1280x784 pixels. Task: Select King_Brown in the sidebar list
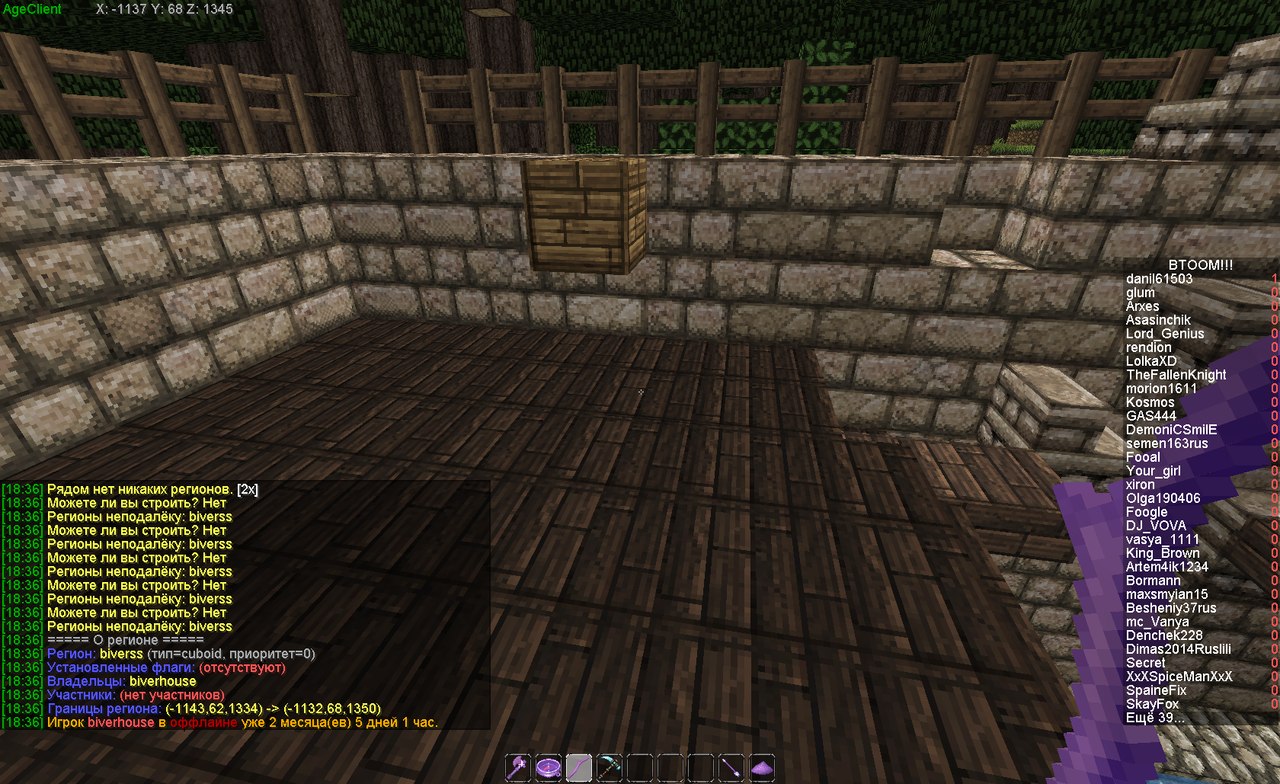1162,553
